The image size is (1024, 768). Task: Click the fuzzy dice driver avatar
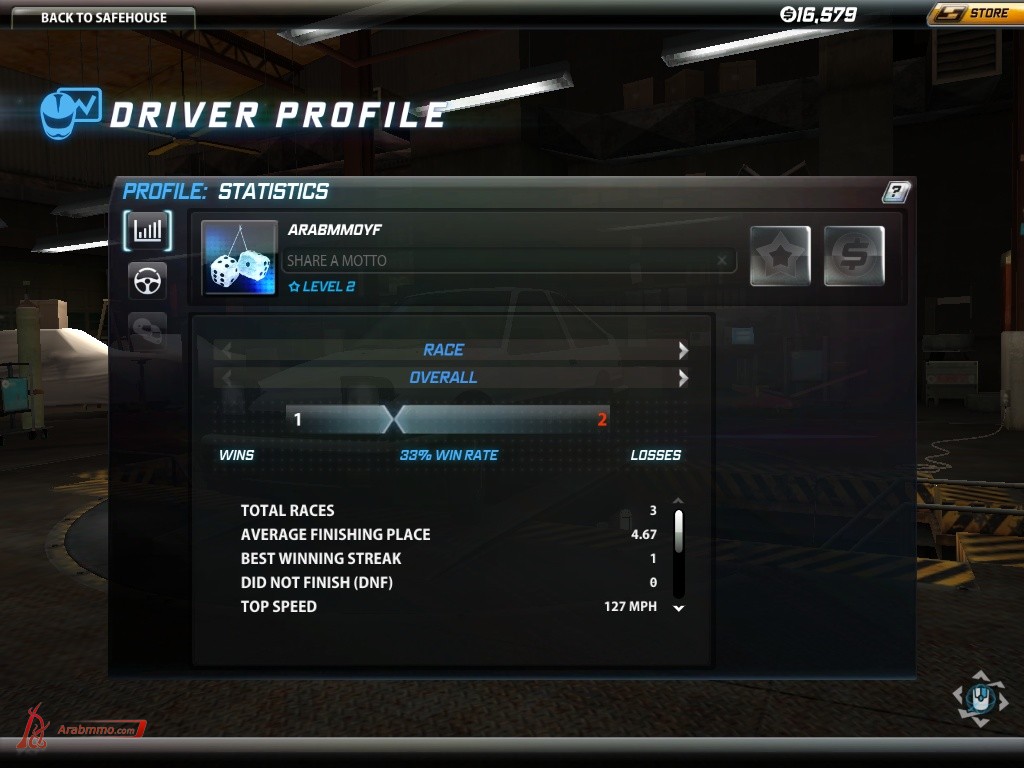(240, 258)
